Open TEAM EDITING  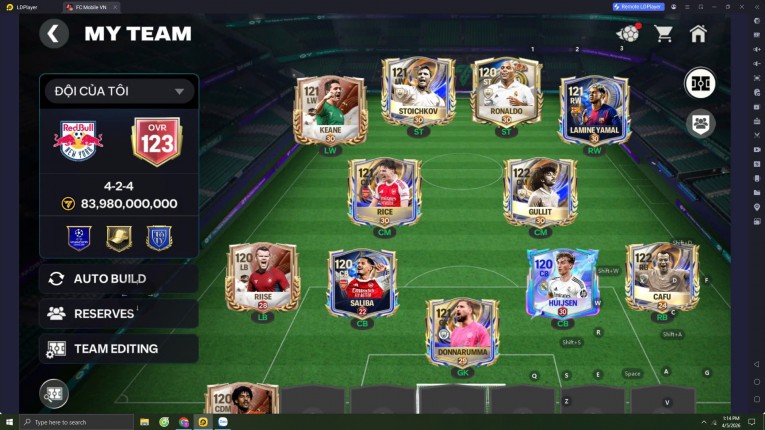(x=118, y=348)
